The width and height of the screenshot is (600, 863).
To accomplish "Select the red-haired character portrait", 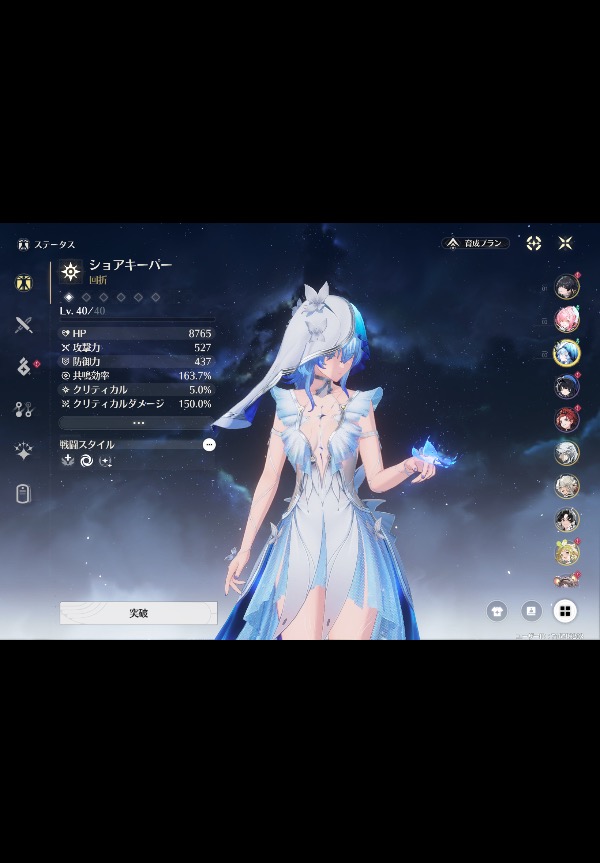I will 567,420.
